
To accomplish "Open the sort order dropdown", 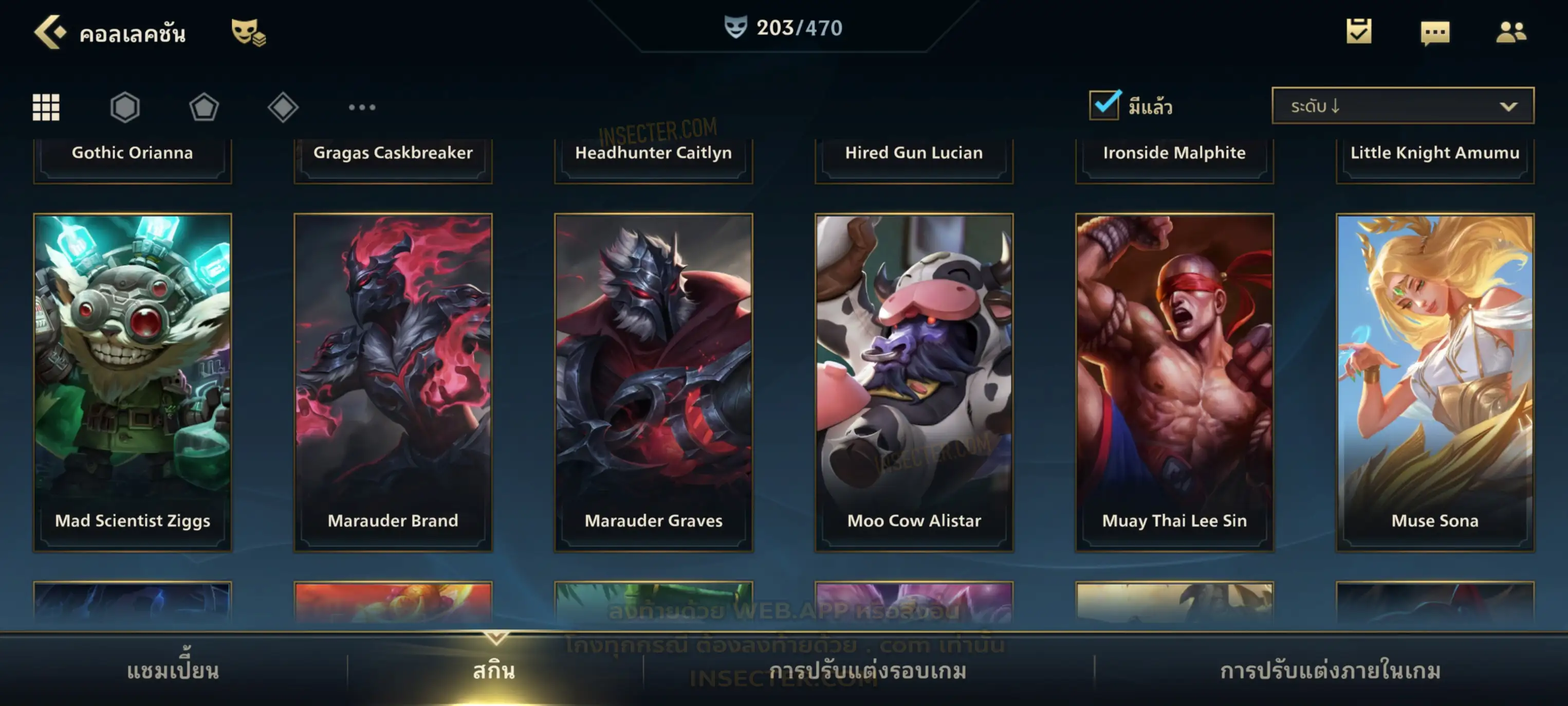I will [x=1403, y=106].
